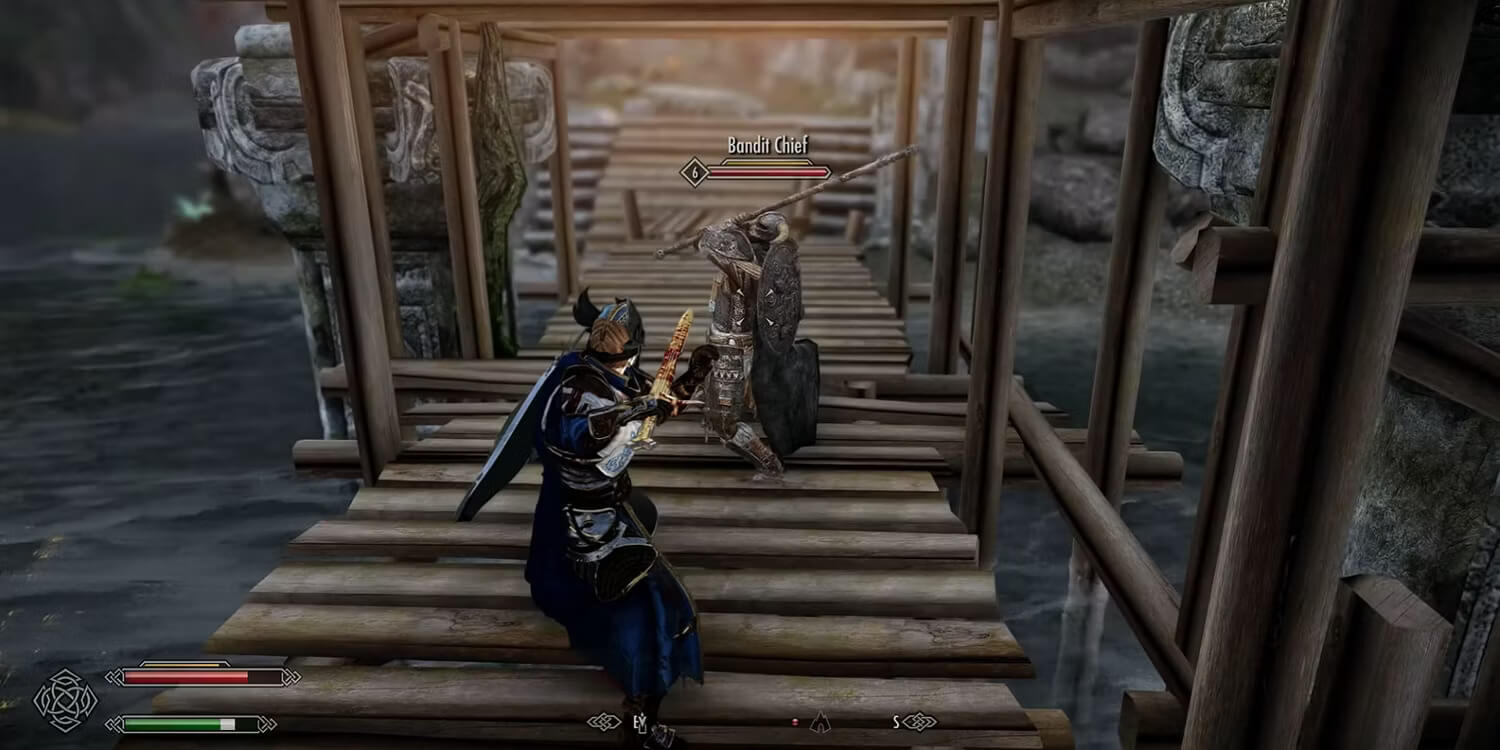The height and width of the screenshot is (750, 1500).
Task: Click the Bandit Chief's red health bar
Action: click(x=768, y=172)
